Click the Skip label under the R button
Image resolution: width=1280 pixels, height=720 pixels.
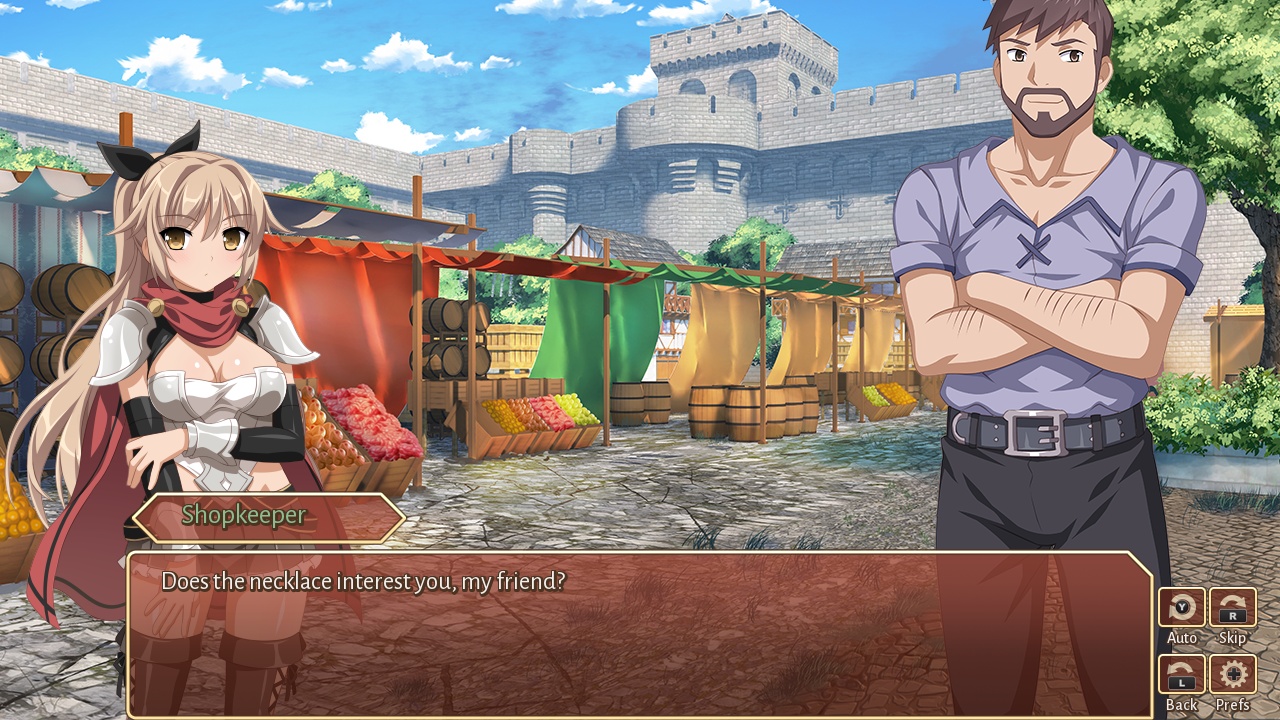click(1231, 637)
